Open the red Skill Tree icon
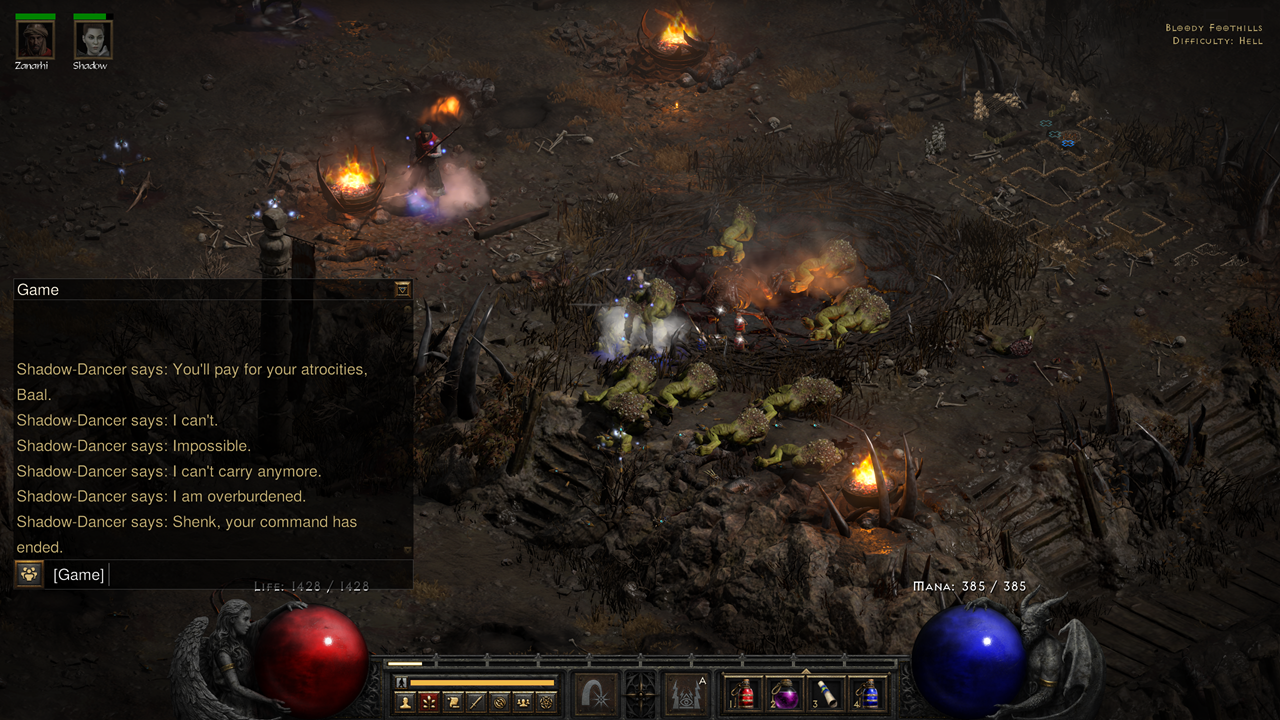Image resolution: width=1280 pixels, height=720 pixels. [x=427, y=700]
